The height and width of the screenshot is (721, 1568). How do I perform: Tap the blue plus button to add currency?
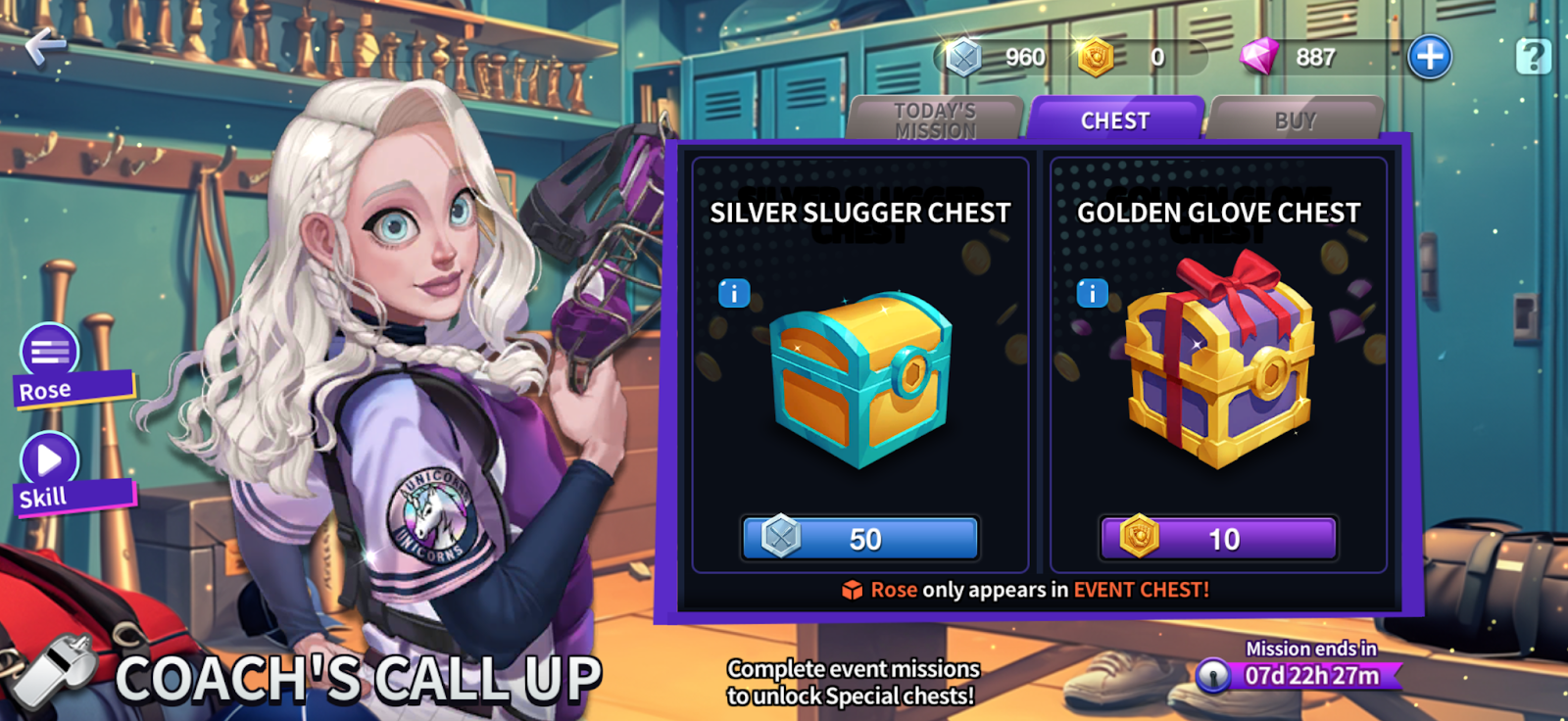[1430, 56]
